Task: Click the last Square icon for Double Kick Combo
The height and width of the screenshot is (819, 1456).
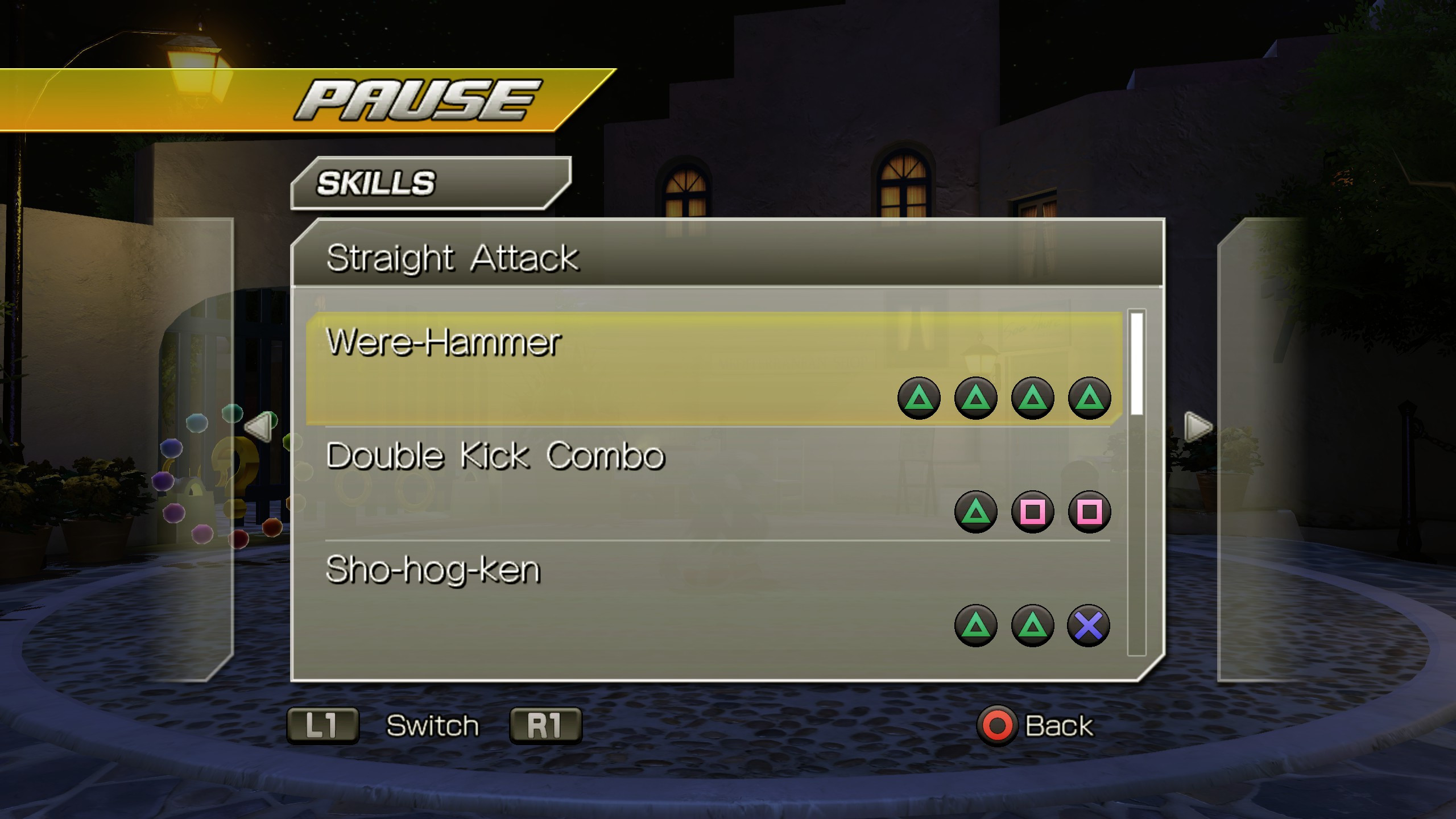Action: pos(1089,511)
